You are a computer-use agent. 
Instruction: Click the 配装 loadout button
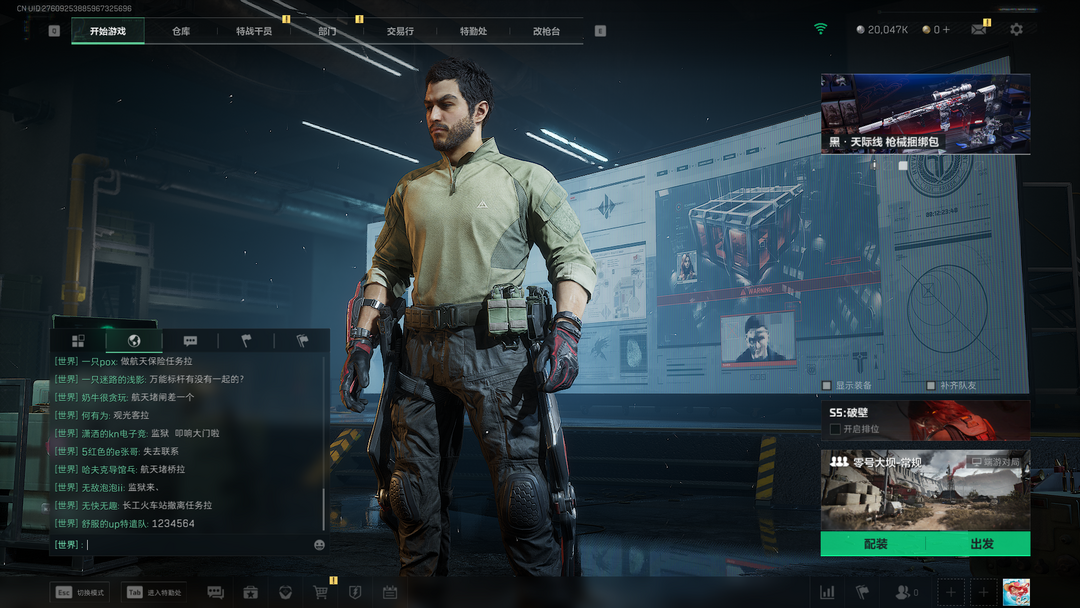click(x=875, y=544)
